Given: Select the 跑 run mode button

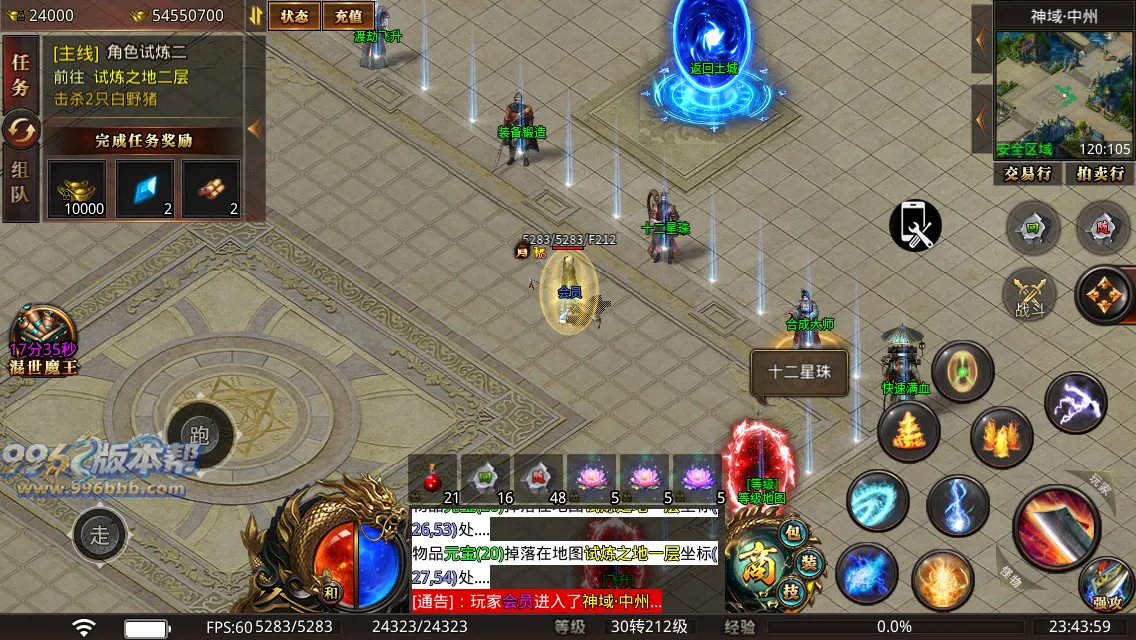Looking at the screenshot, I should [199, 436].
